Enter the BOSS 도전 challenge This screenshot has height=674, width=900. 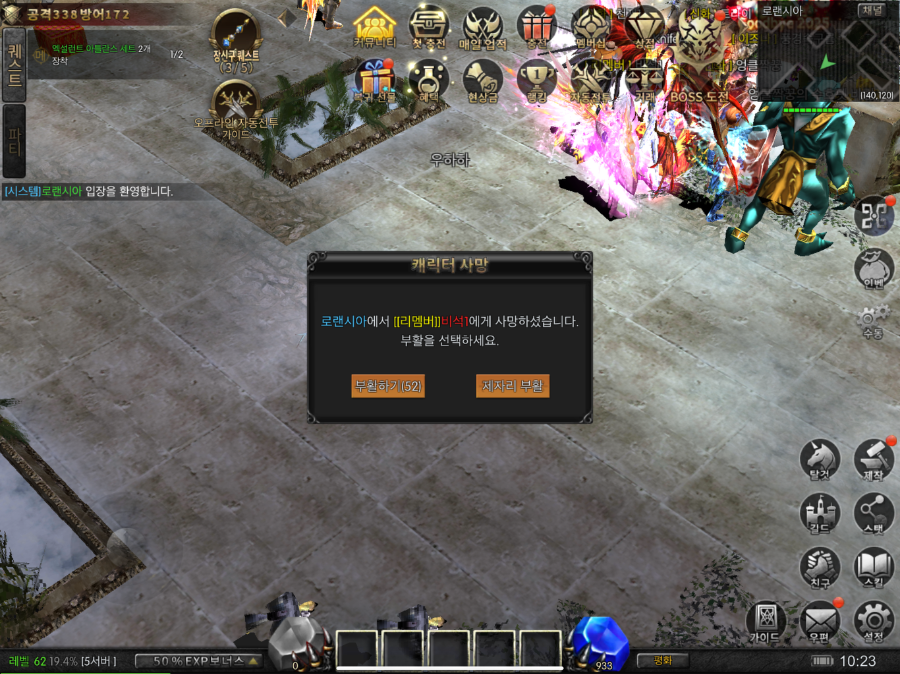pyautogui.click(x=699, y=80)
